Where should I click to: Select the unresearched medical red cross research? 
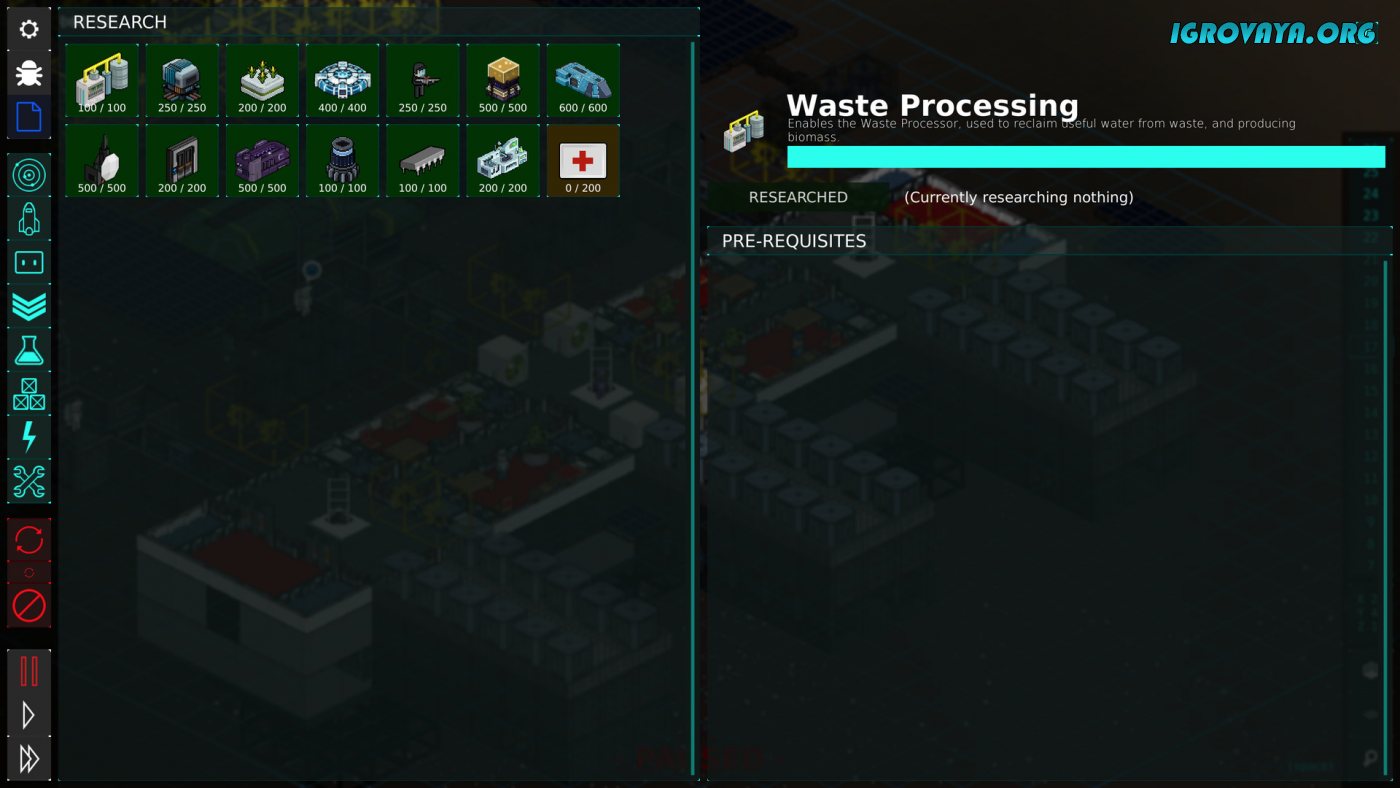point(583,161)
